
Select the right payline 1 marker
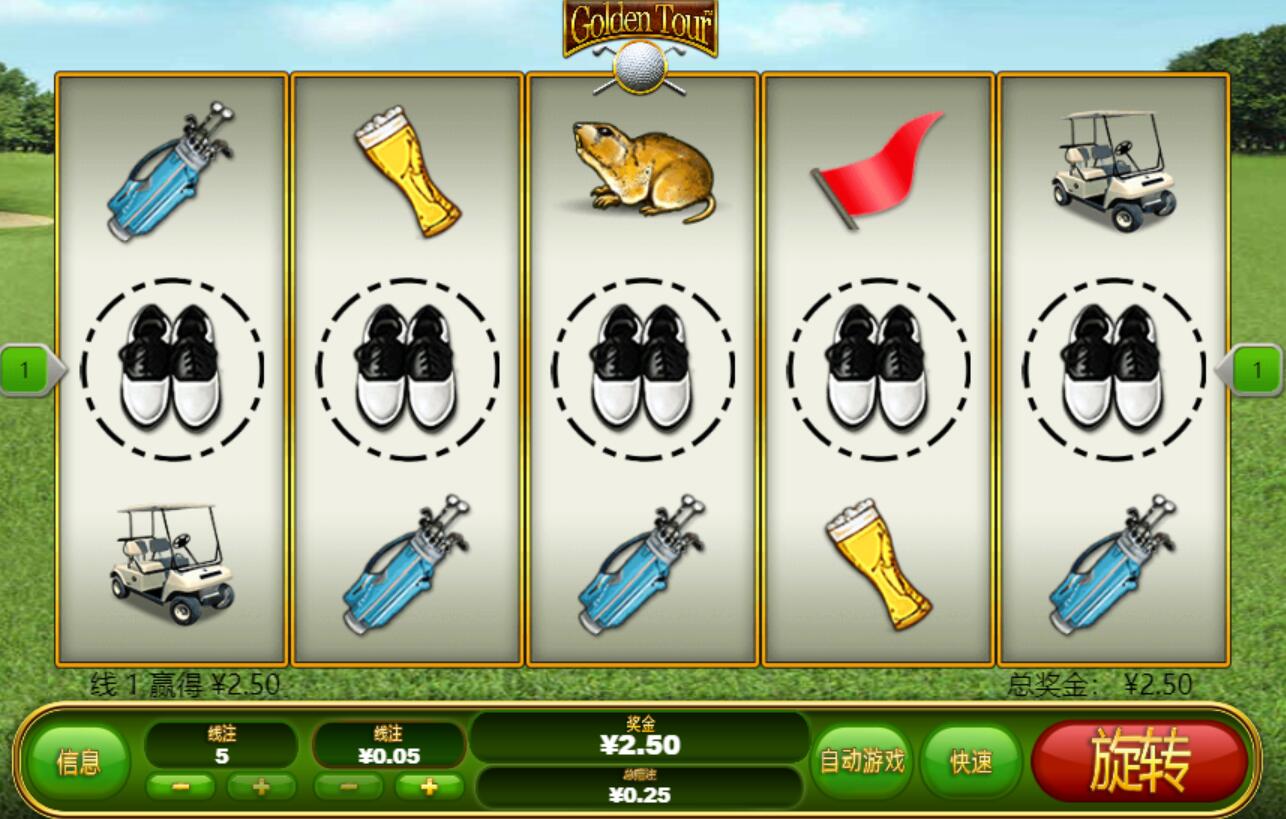pos(1255,371)
